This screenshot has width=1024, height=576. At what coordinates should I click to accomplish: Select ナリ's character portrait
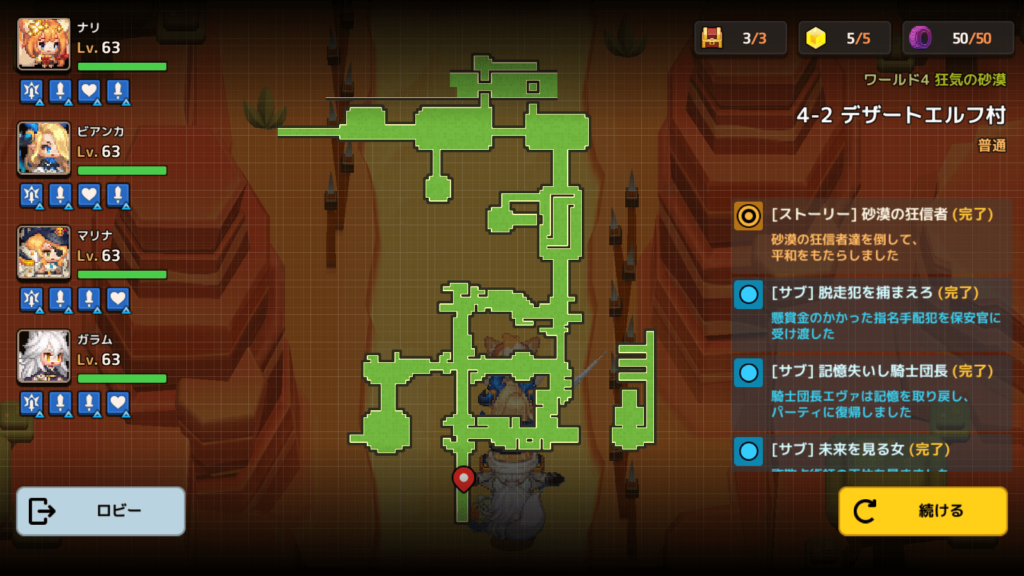coord(44,45)
